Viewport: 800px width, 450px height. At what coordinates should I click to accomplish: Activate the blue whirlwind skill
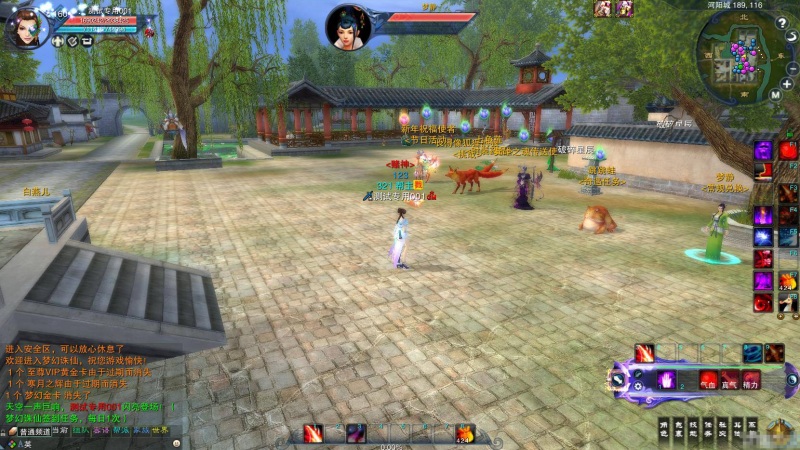coord(751,353)
